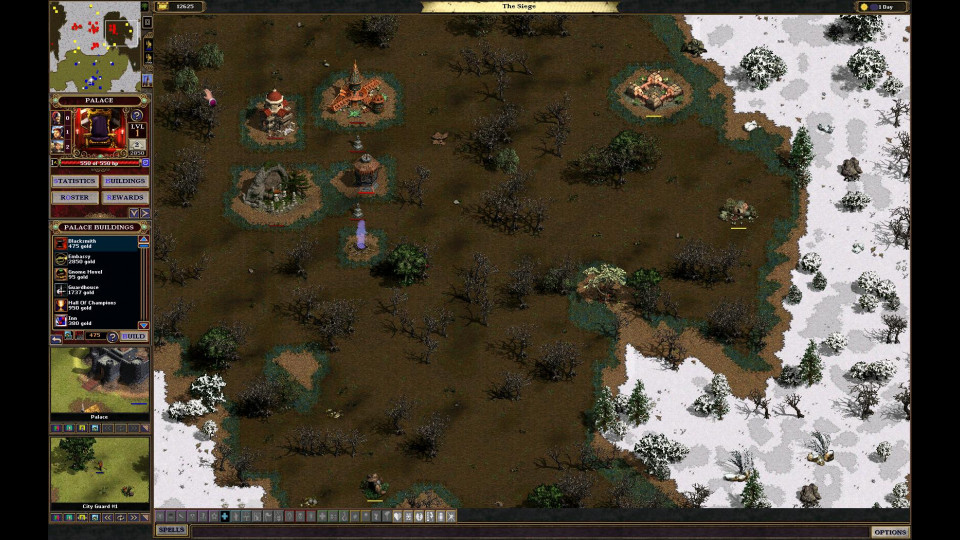Show the hero Roster
Screen dimensions: 960x540
[74, 197]
